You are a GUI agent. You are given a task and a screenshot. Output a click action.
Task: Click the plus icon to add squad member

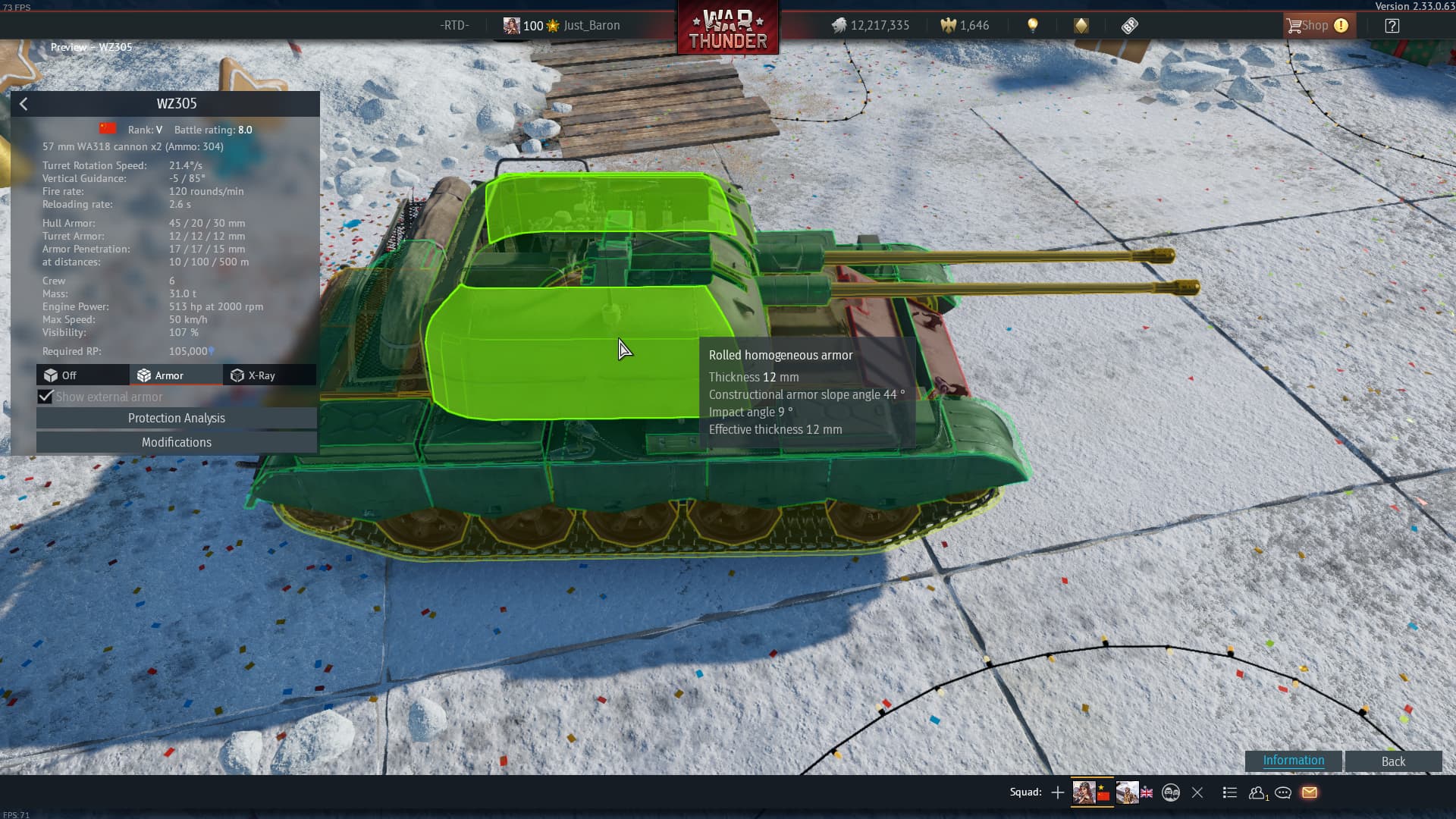(1057, 792)
